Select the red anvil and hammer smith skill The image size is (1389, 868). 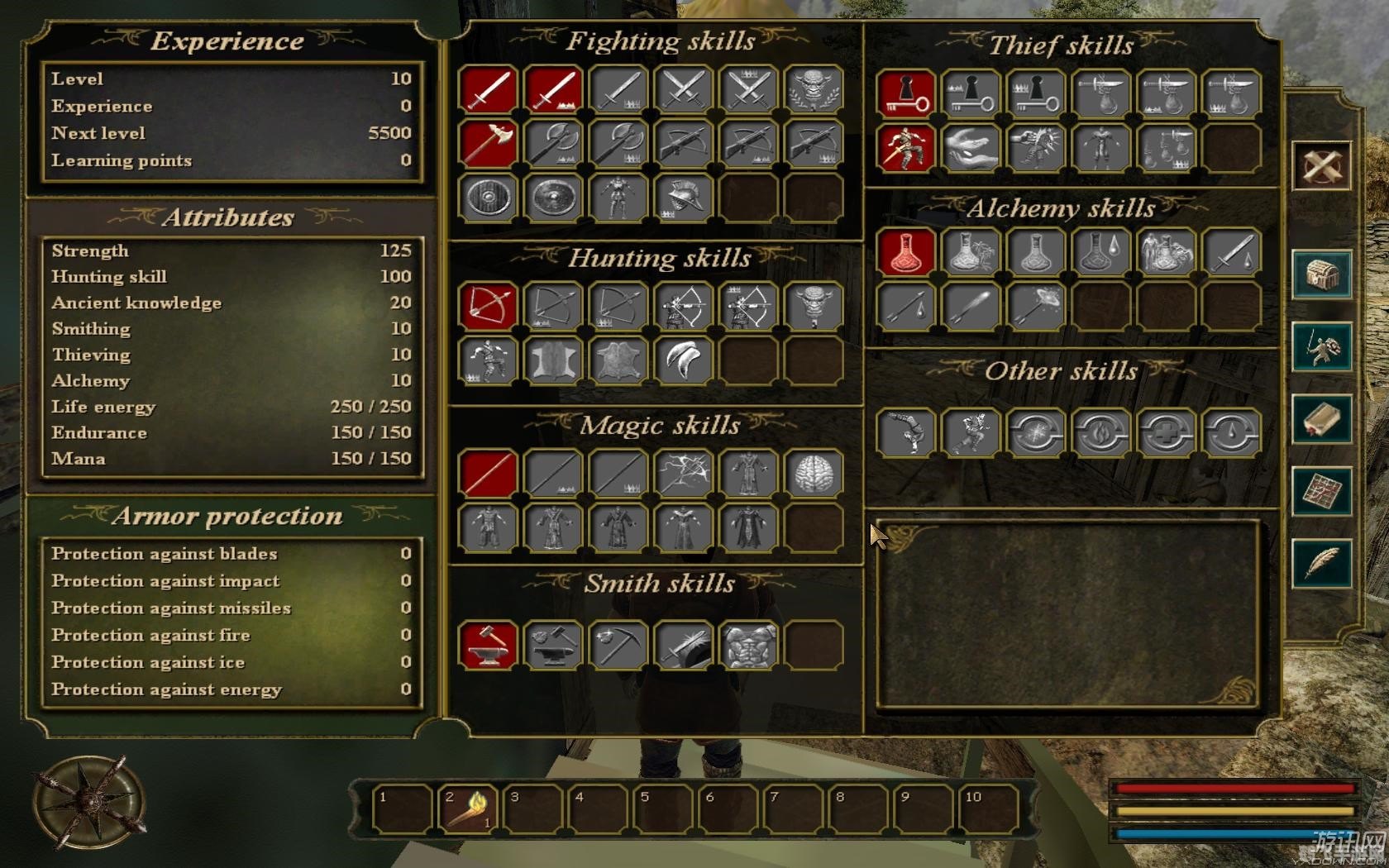click(488, 645)
